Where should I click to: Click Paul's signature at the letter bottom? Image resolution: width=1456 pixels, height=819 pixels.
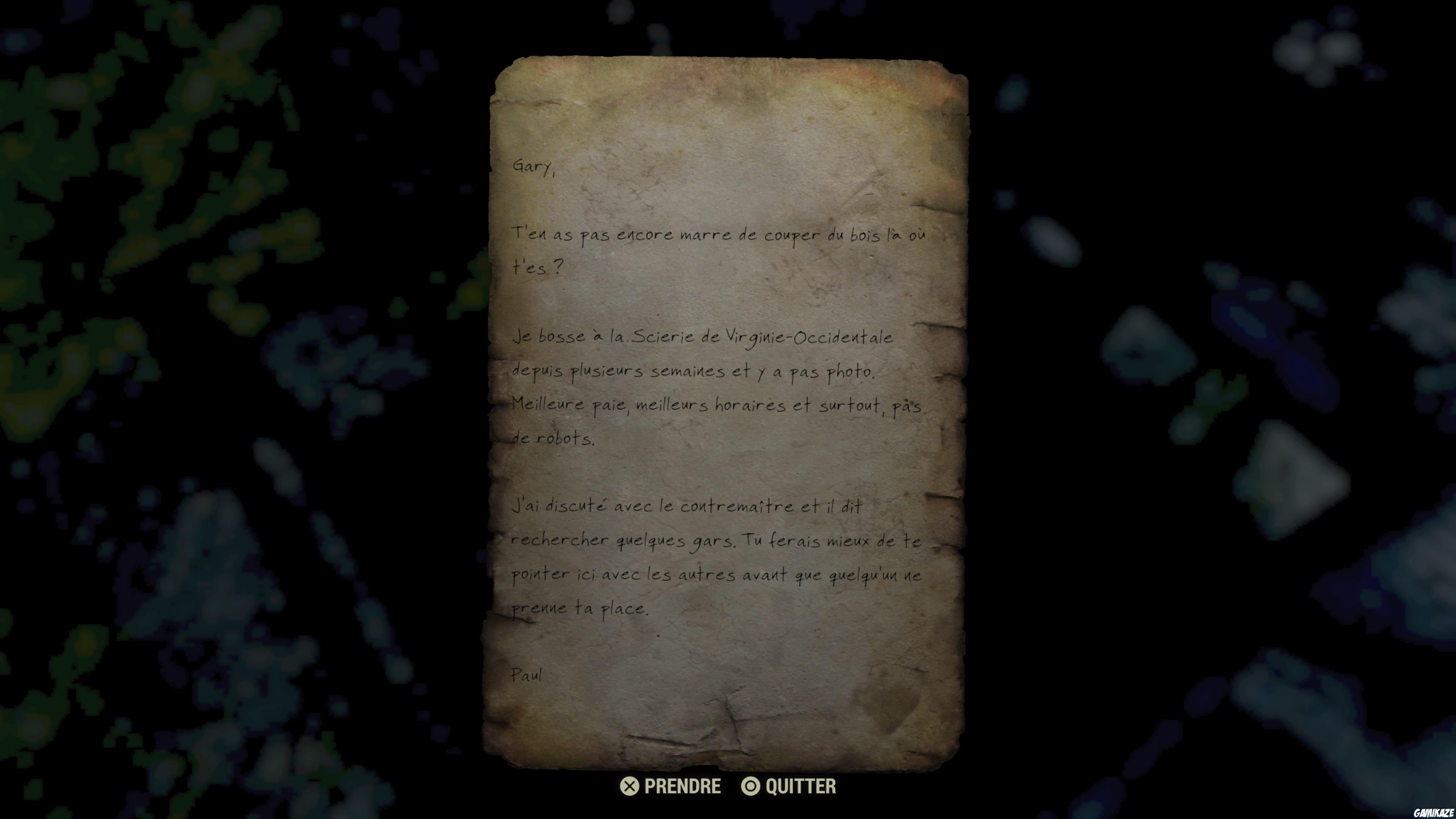(527, 674)
